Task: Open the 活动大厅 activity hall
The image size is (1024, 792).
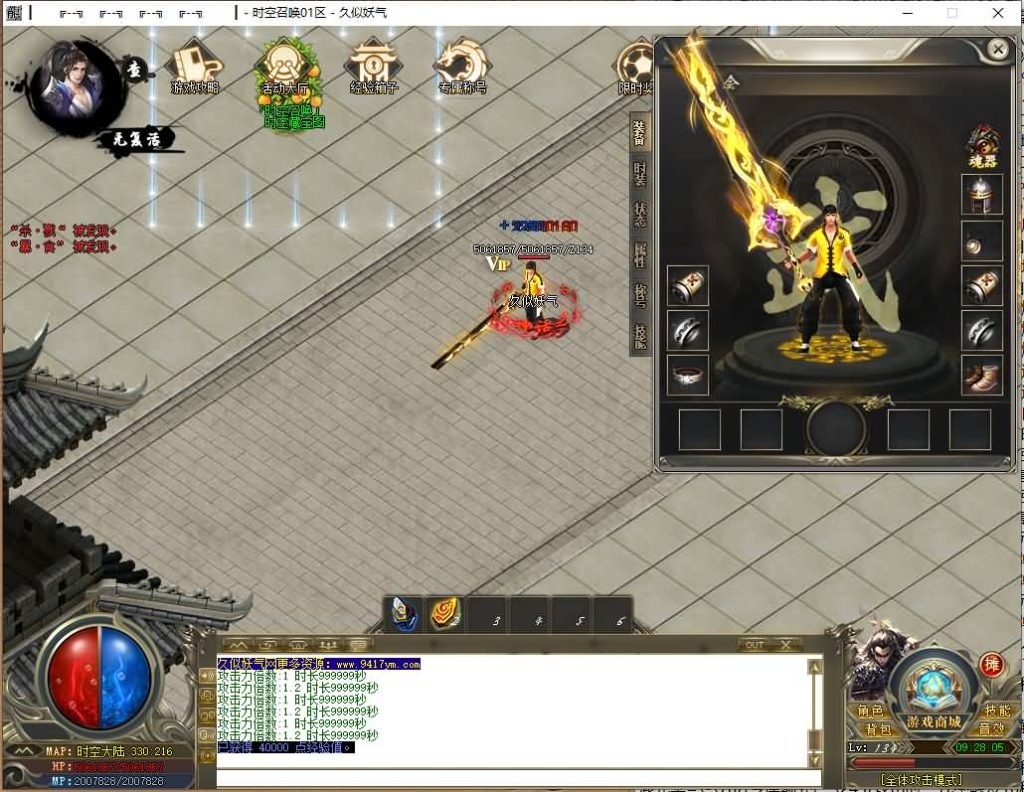Action: [x=287, y=70]
